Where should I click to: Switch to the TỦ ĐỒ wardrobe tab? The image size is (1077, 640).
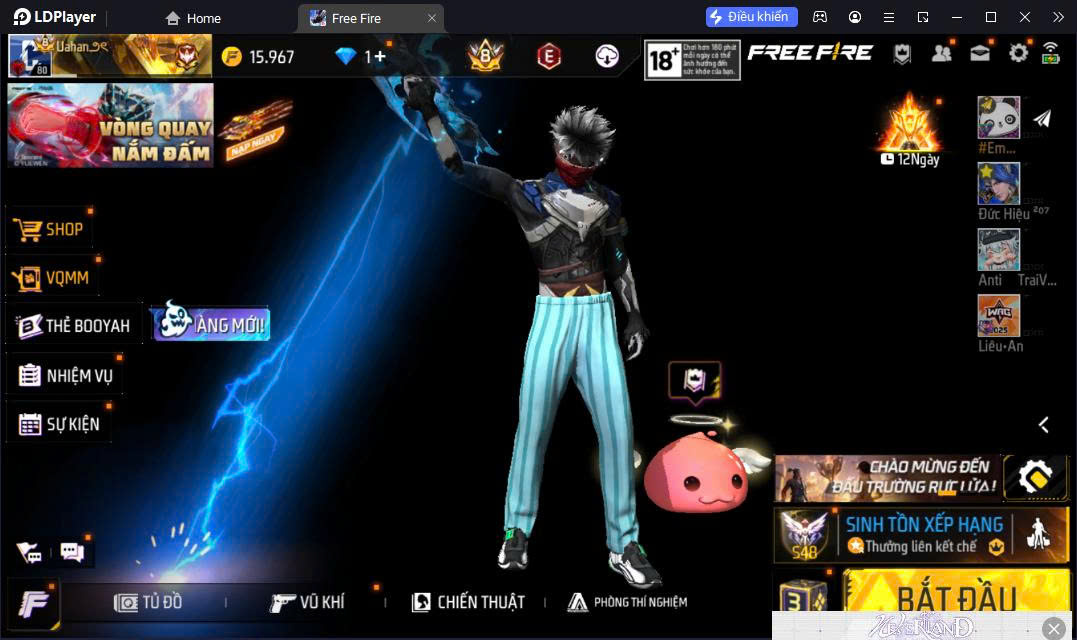149,602
